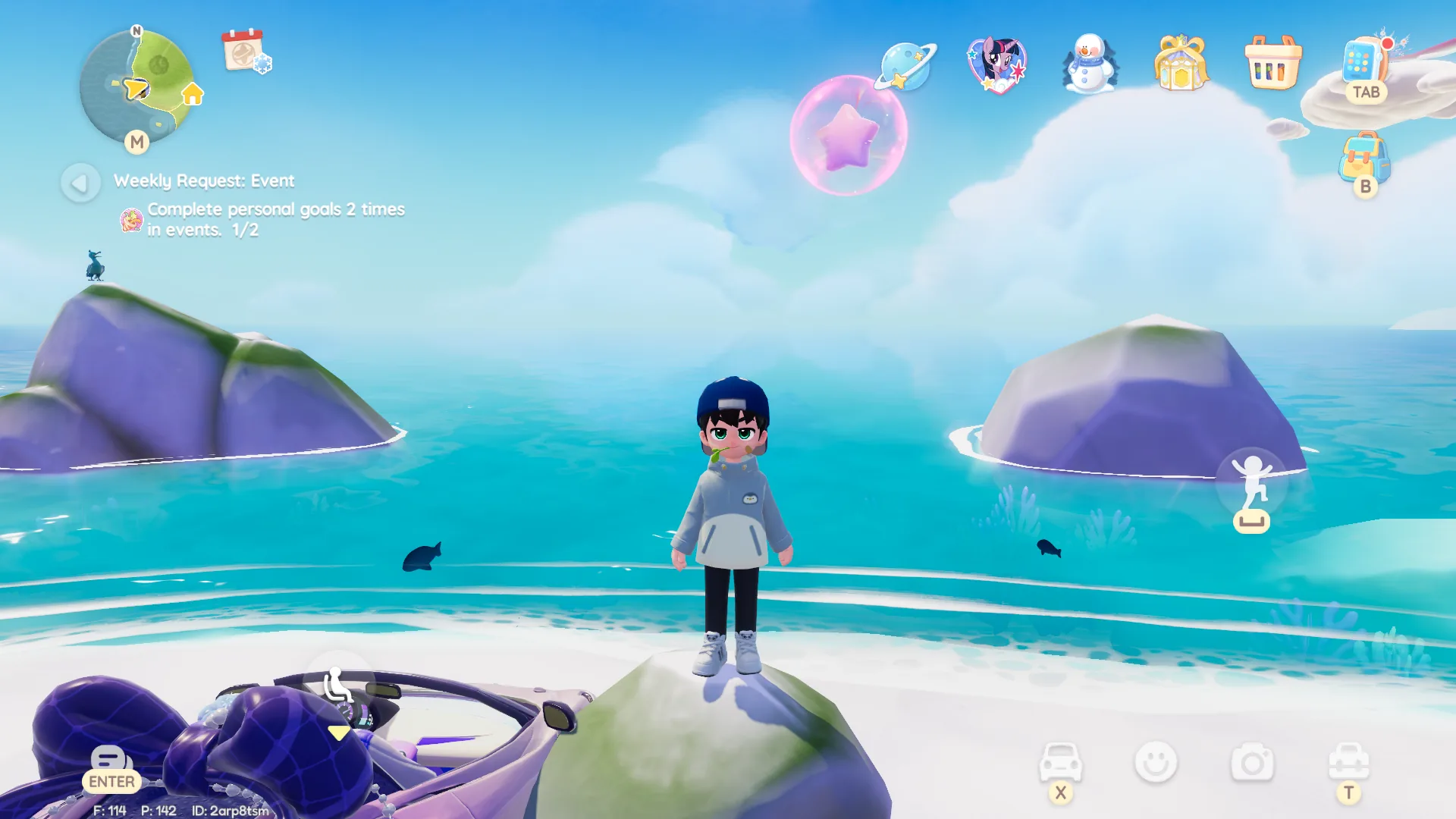Open the chat bubble button
Viewport: 1456px width, 819px height.
point(111,760)
